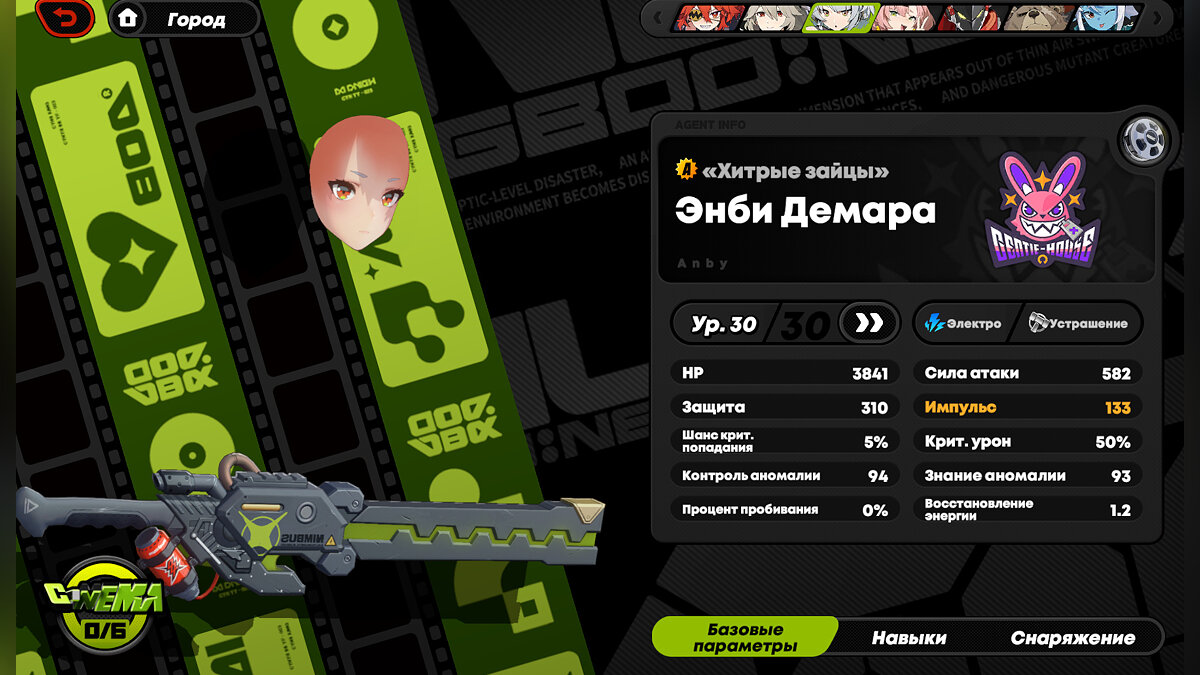Screen dimensions: 1200x675
Task: Choose the brown bear agent portrait
Action: [1038, 18]
